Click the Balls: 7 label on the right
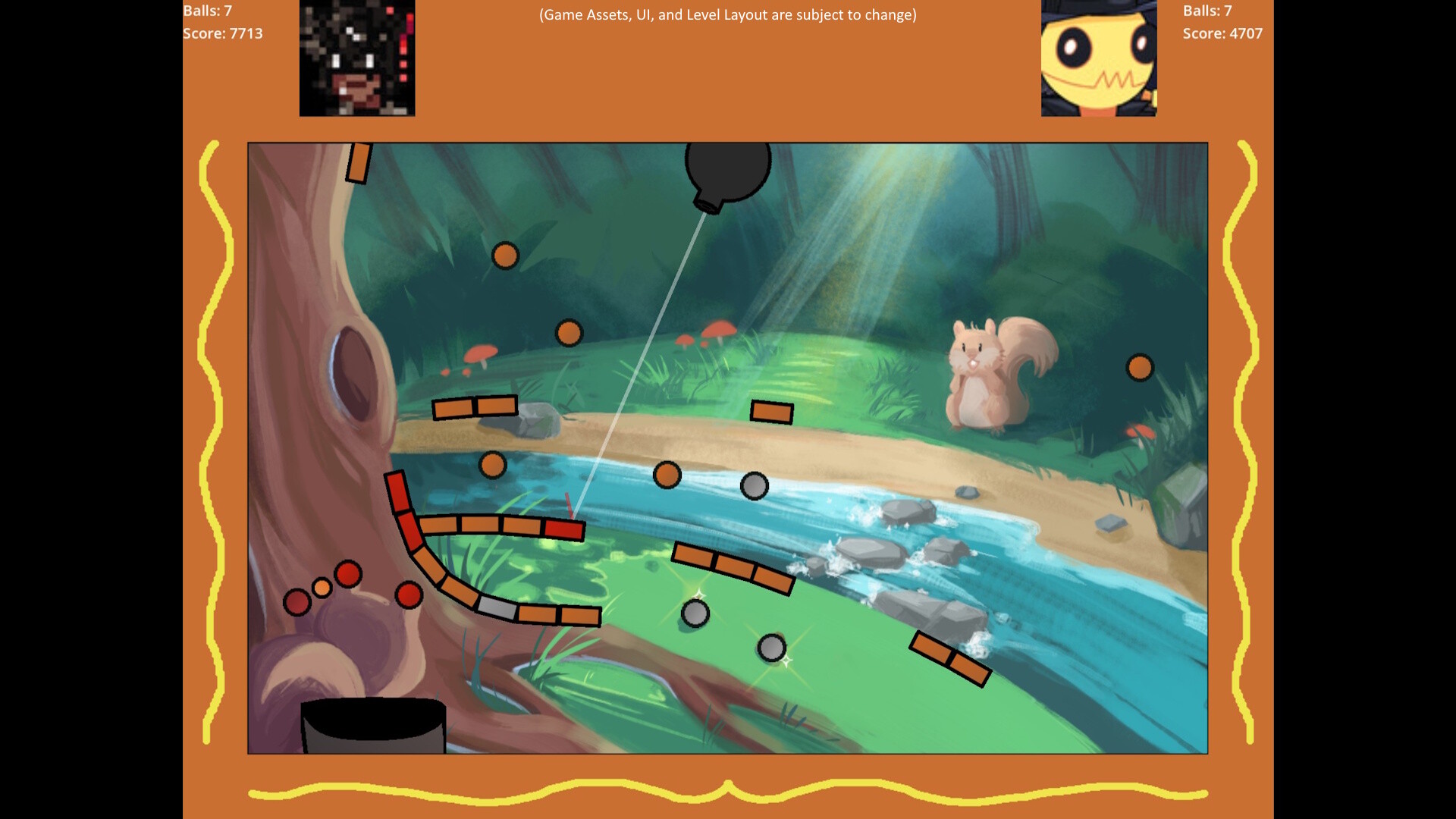Screen dimensions: 1456x819 coord(1207,11)
